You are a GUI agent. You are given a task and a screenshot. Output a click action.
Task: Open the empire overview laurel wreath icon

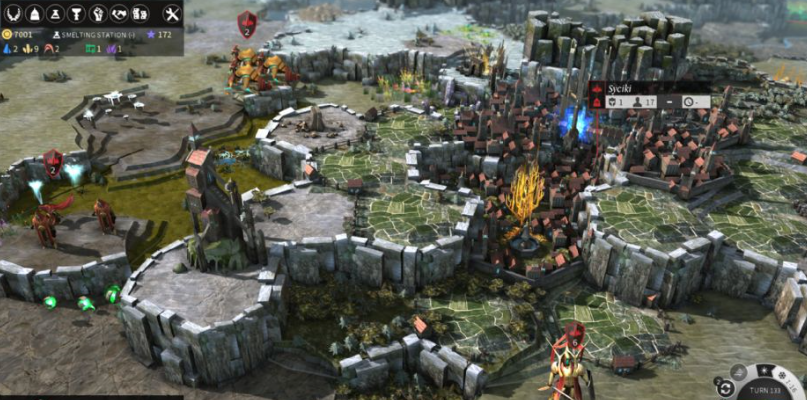click(12, 13)
